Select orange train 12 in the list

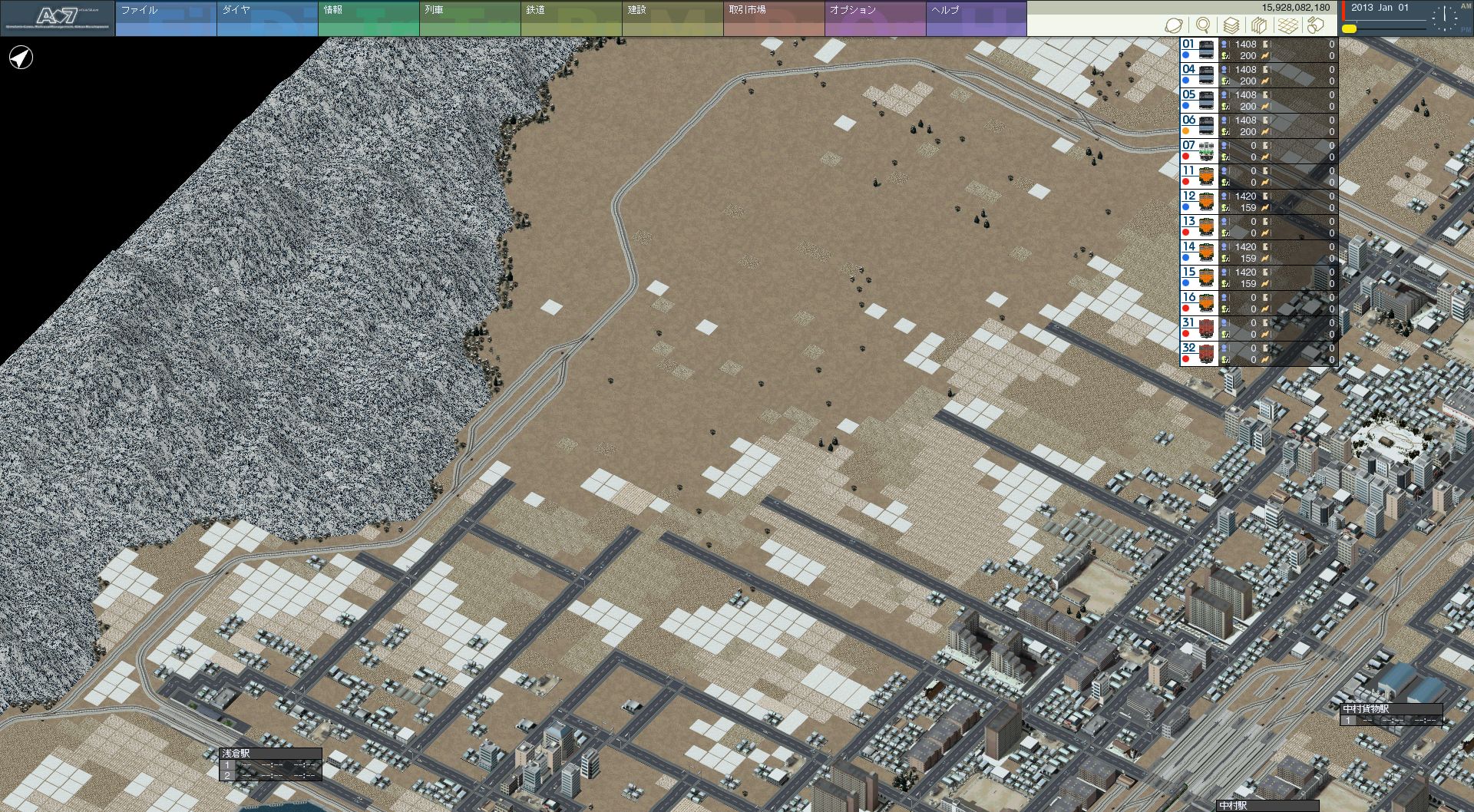click(1199, 202)
